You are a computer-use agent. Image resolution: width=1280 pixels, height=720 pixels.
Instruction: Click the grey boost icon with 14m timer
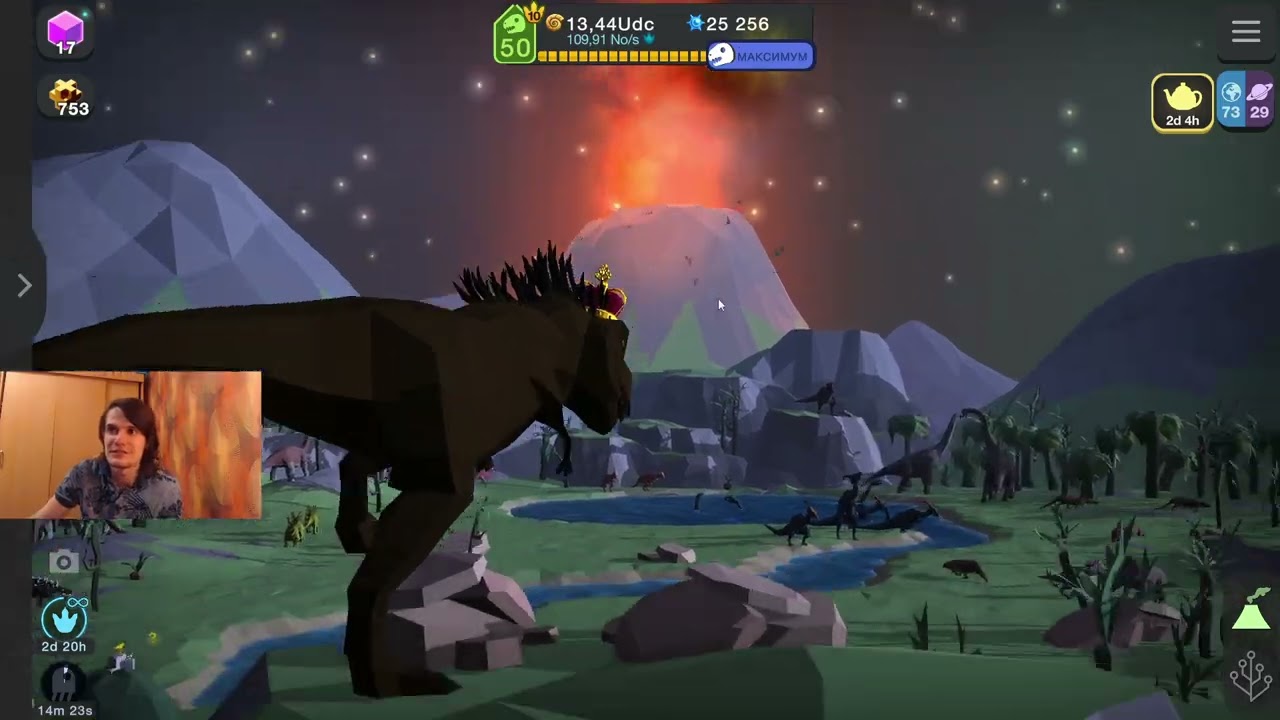coord(63,686)
